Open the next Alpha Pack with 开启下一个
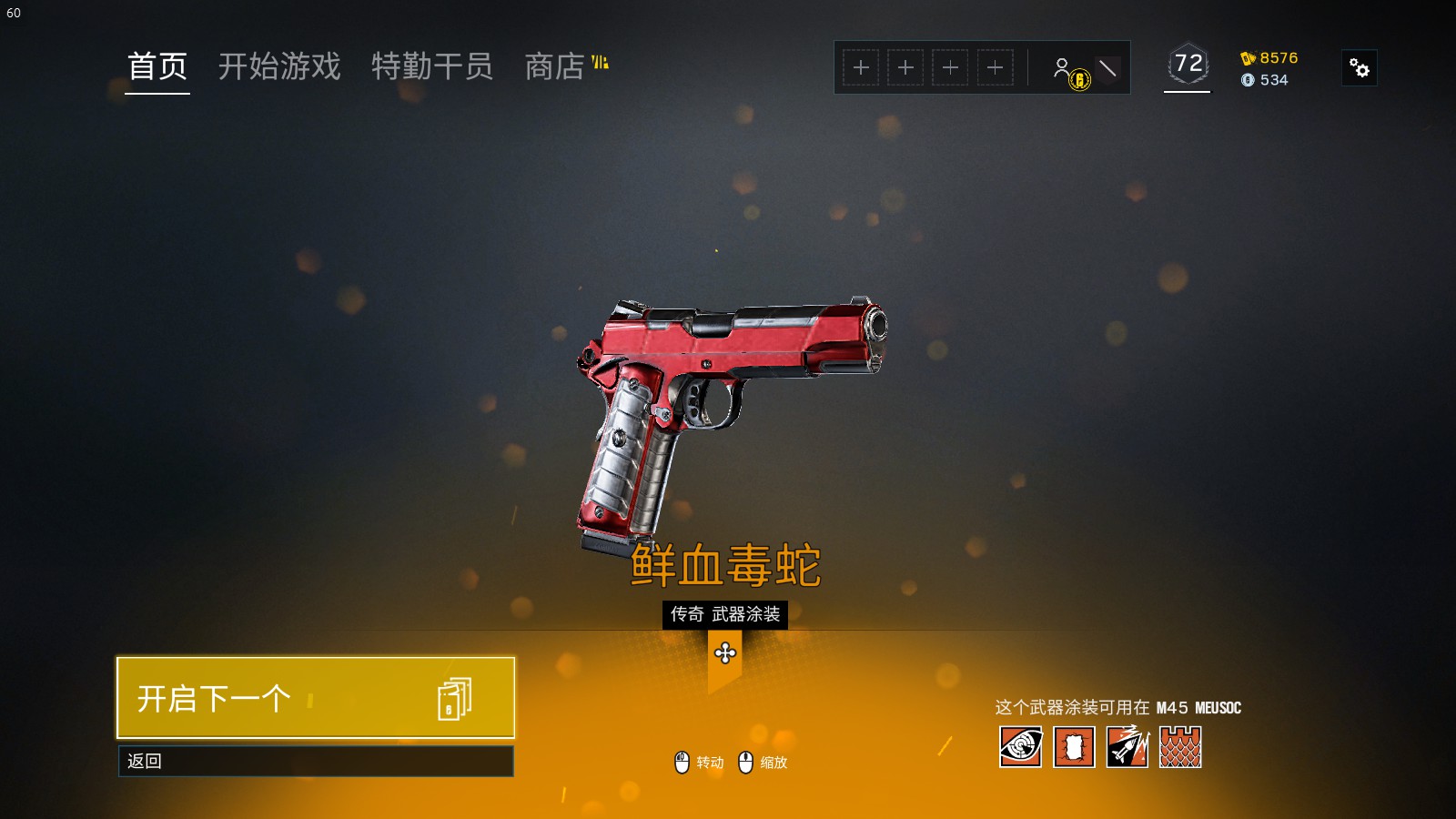Screen dimensions: 1456x819 (x=315, y=698)
